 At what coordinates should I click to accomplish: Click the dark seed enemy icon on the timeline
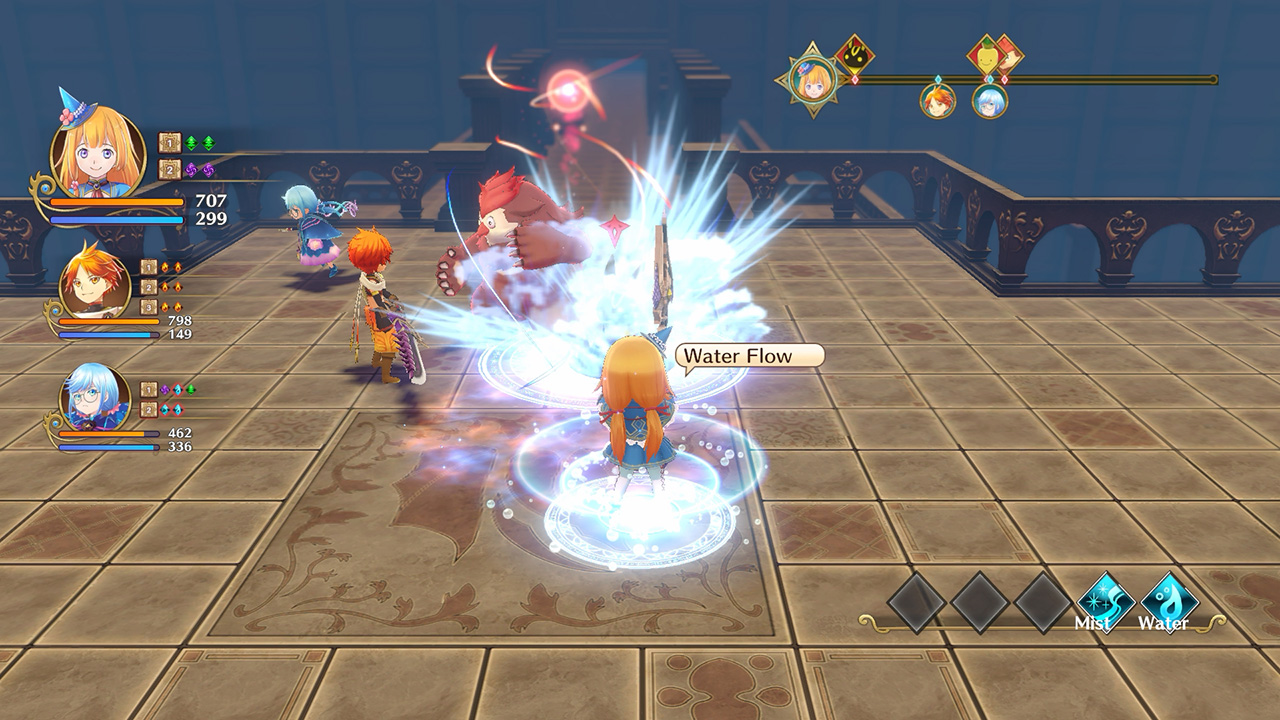[853, 56]
